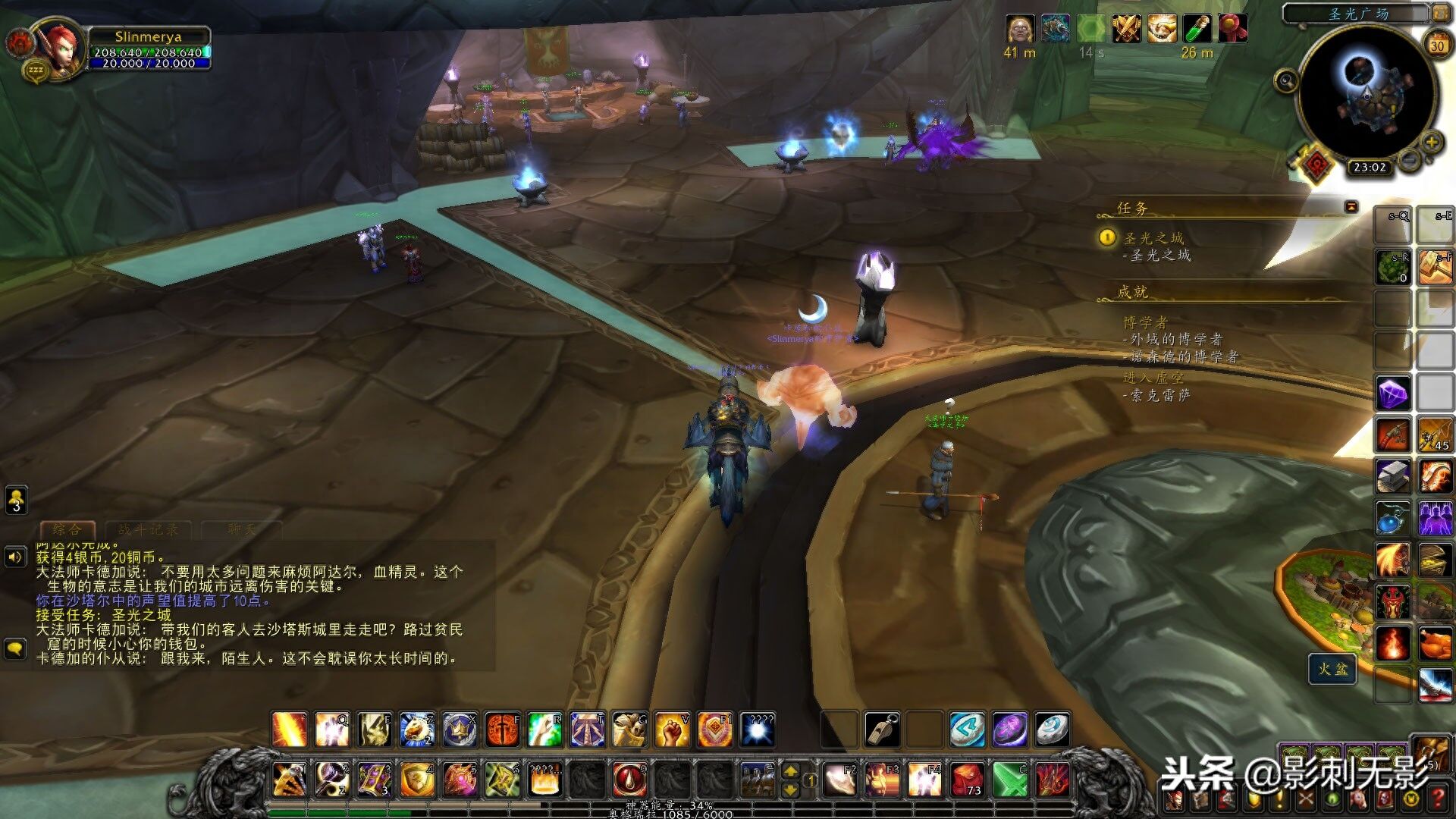Image resolution: width=1456 pixels, height=819 pixels.
Task: Activate the green sword ability
Action: (x=1009, y=779)
